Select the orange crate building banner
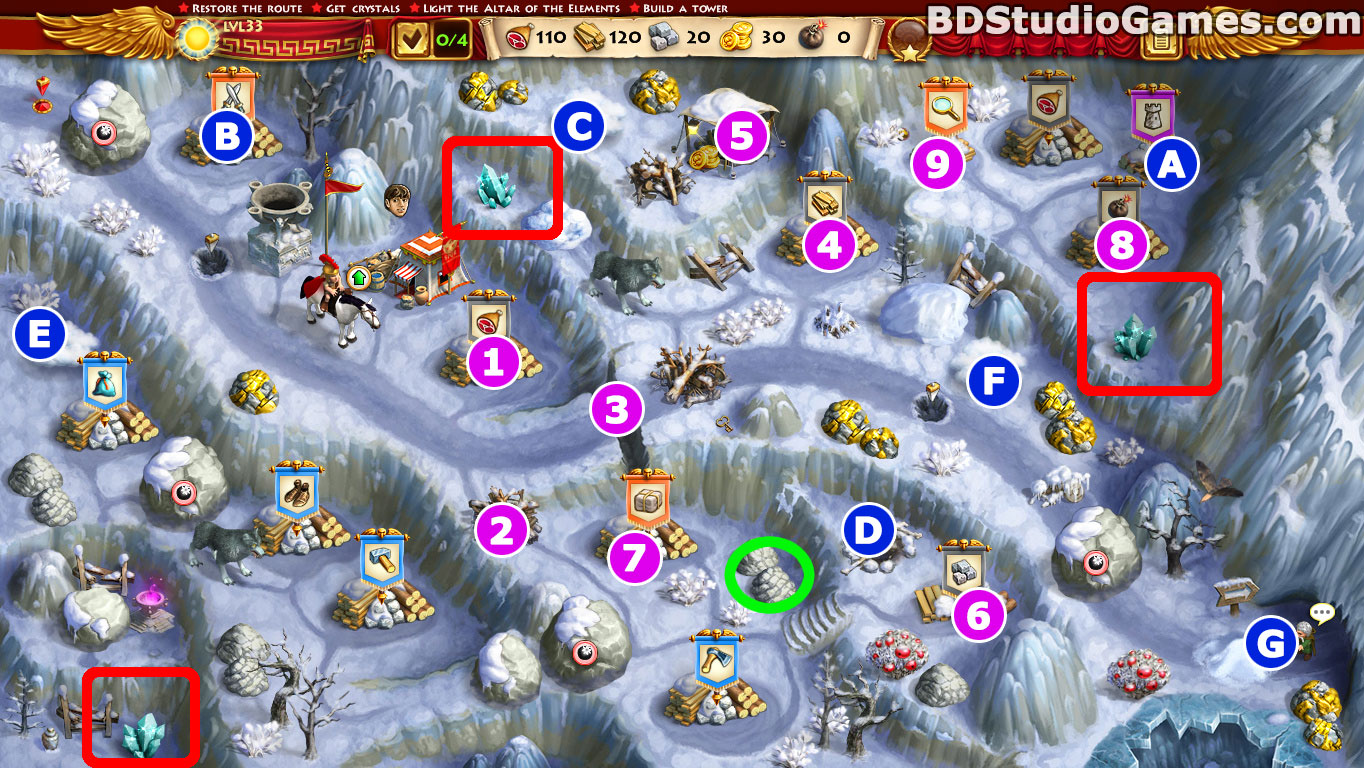Screen dimensions: 1364x768 pyautogui.click(x=645, y=497)
